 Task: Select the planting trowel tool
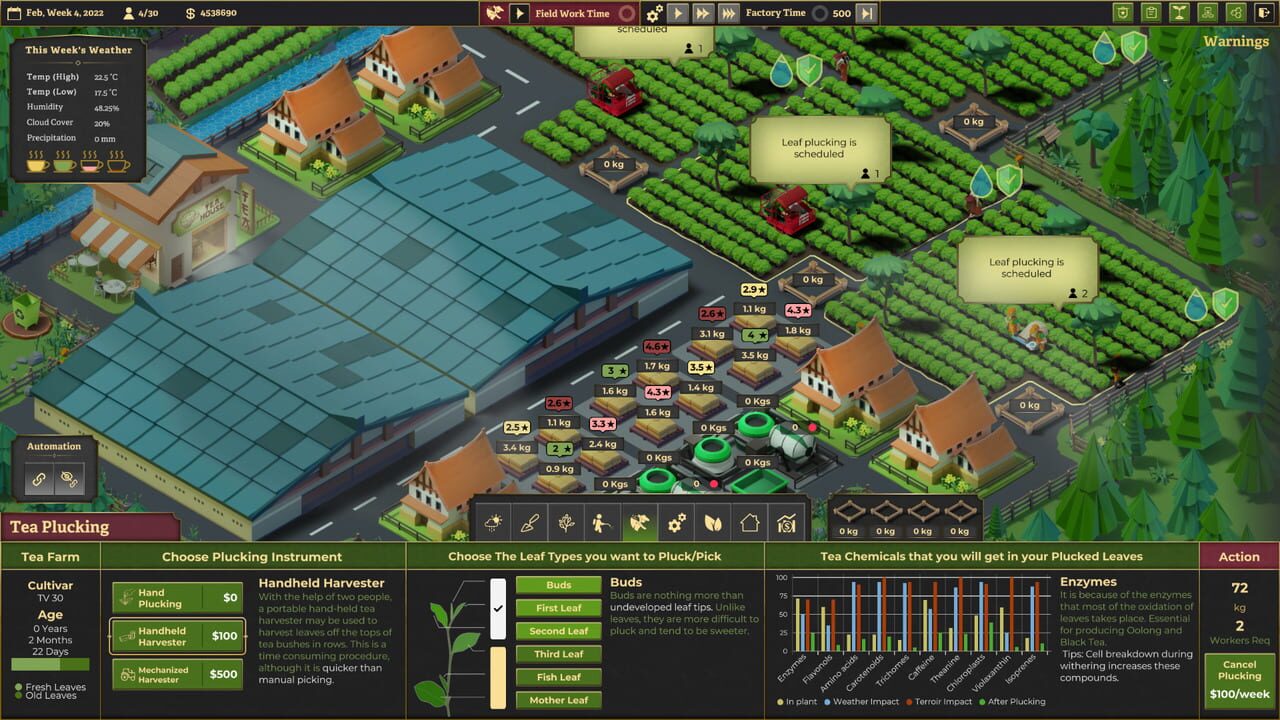pyautogui.click(x=530, y=522)
